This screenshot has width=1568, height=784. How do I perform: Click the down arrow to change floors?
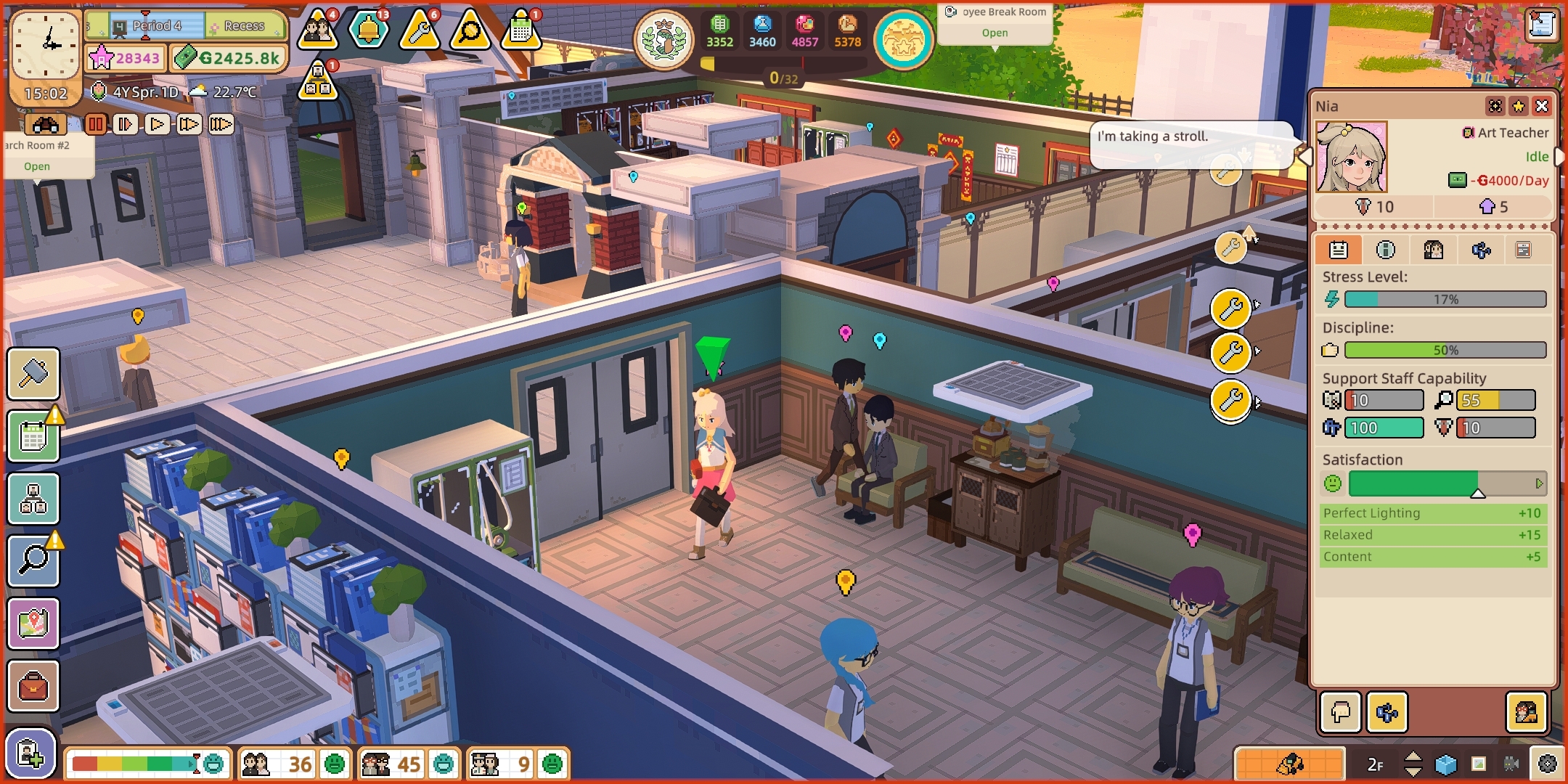pos(1413,773)
